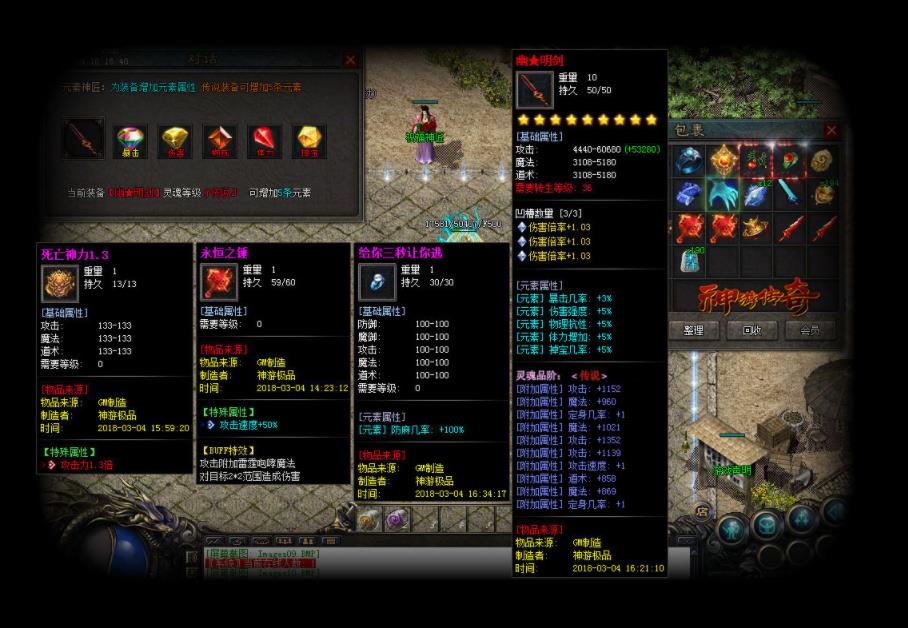Select the blue ring in the bag

[x=688, y=160]
